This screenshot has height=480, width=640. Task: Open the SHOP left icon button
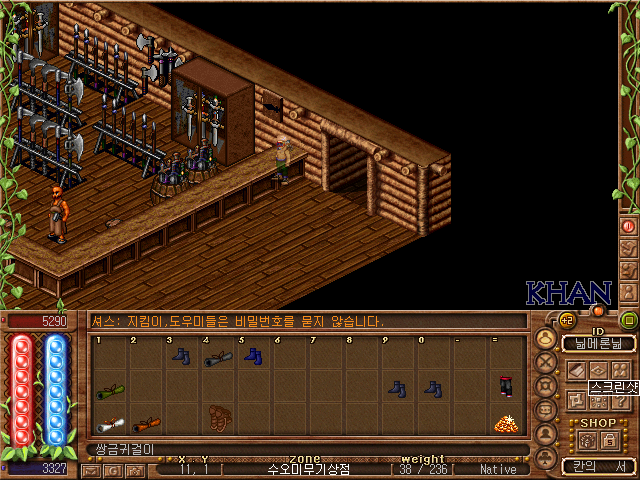point(586,440)
